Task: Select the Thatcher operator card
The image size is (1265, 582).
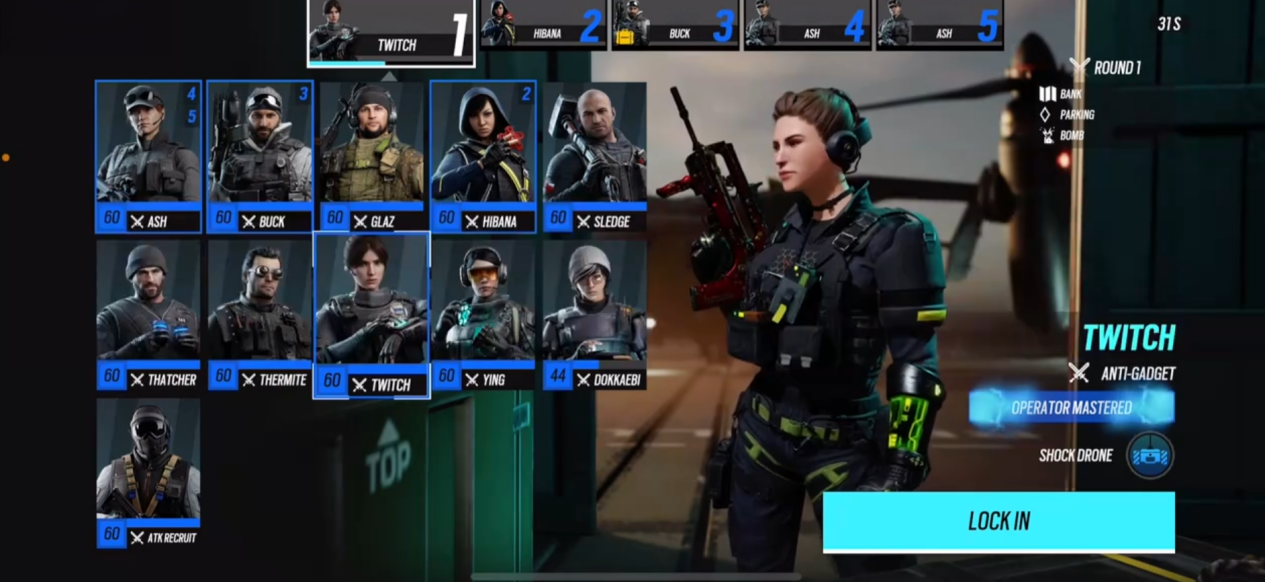Action: coord(148,314)
